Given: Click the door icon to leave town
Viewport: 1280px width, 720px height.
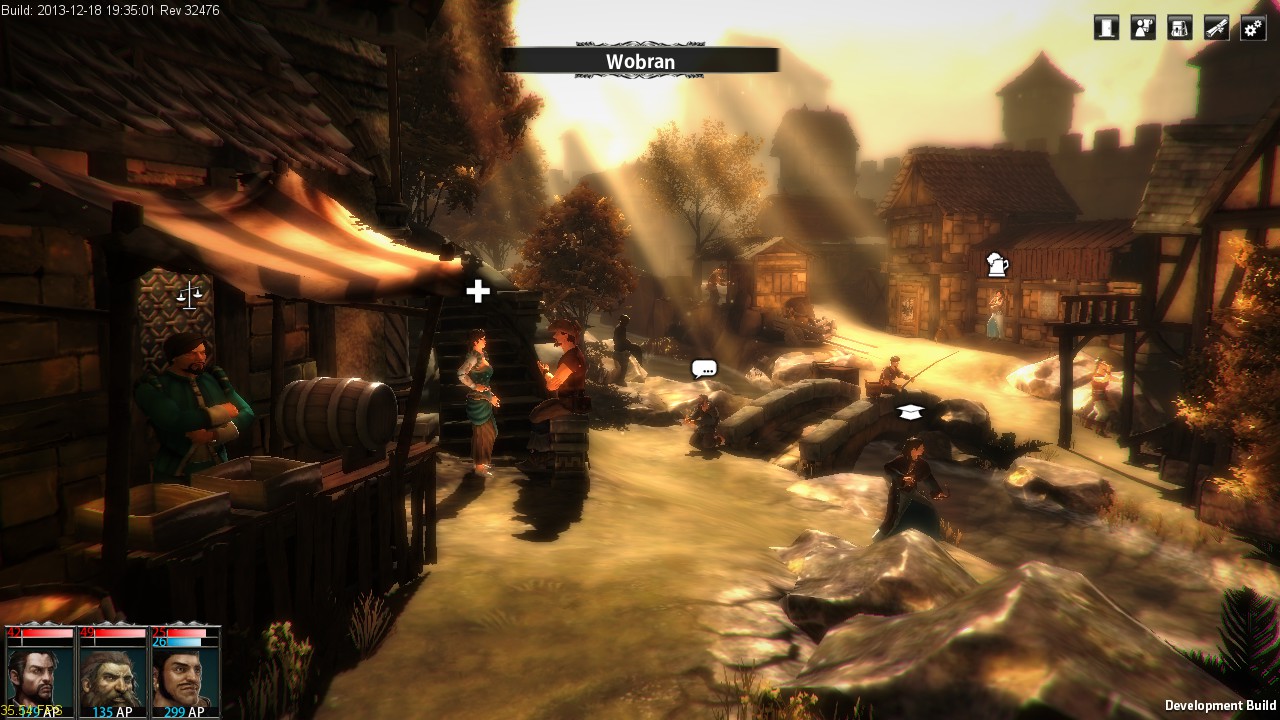Looking at the screenshot, I should (x=1106, y=28).
